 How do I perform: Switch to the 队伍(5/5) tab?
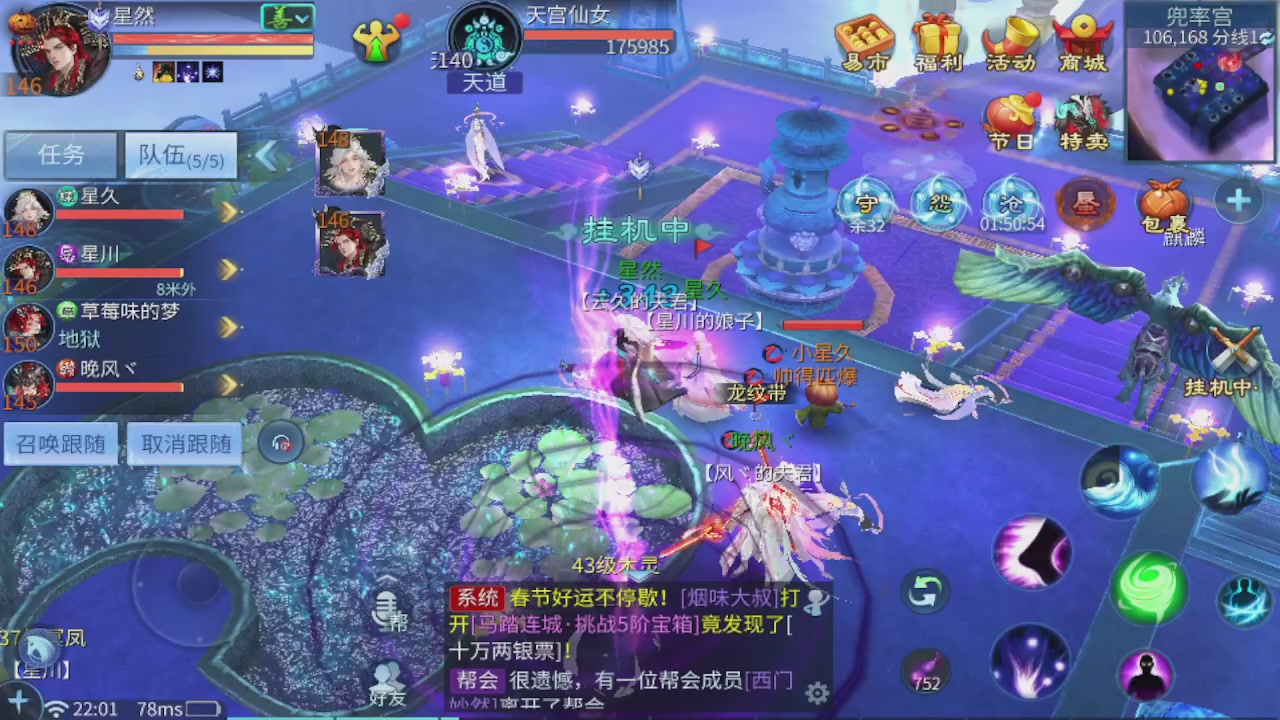[x=180, y=154]
